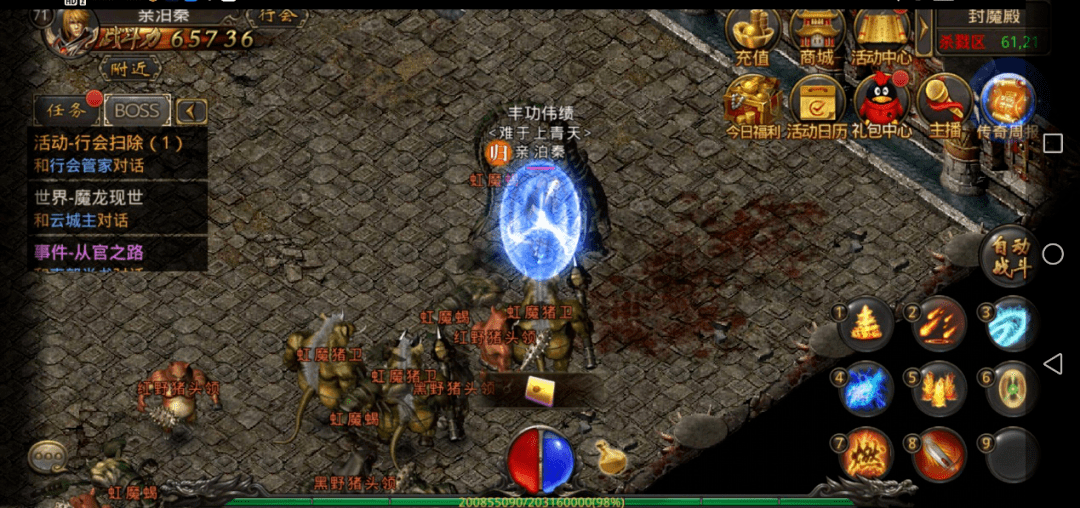Open the 活动日历 activity calendar
The width and height of the screenshot is (1080, 508).
click(817, 106)
